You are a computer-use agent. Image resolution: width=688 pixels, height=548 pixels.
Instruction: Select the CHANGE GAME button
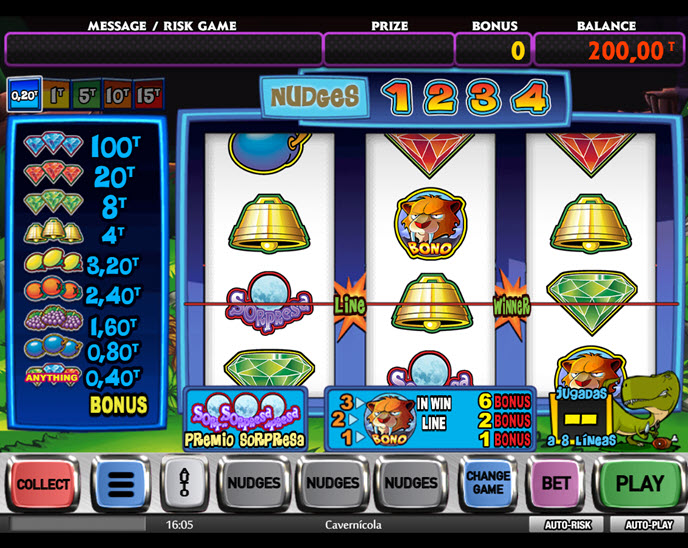coord(488,483)
